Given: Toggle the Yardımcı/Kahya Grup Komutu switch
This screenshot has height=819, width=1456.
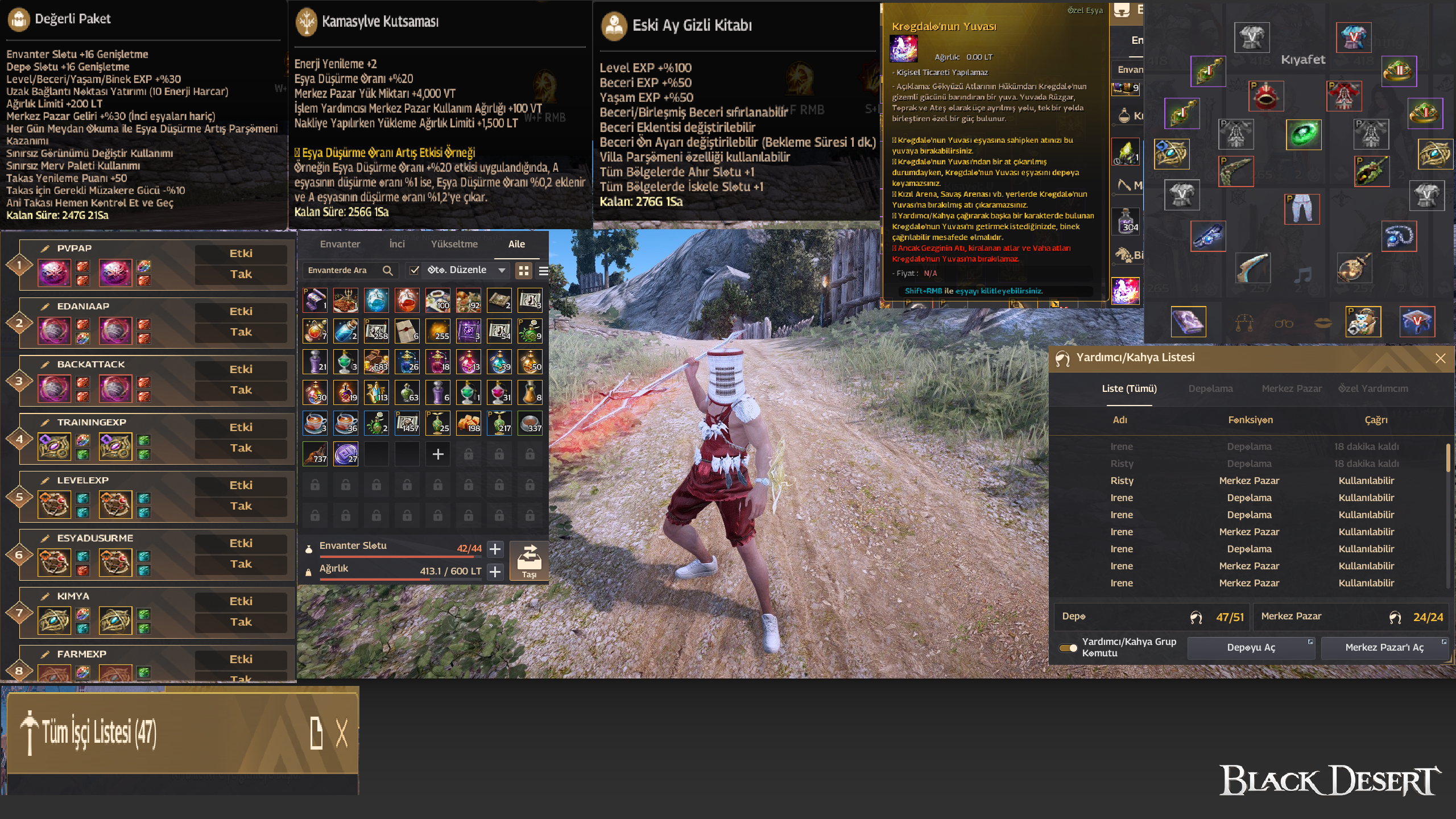Looking at the screenshot, I should click(1068, 648).
